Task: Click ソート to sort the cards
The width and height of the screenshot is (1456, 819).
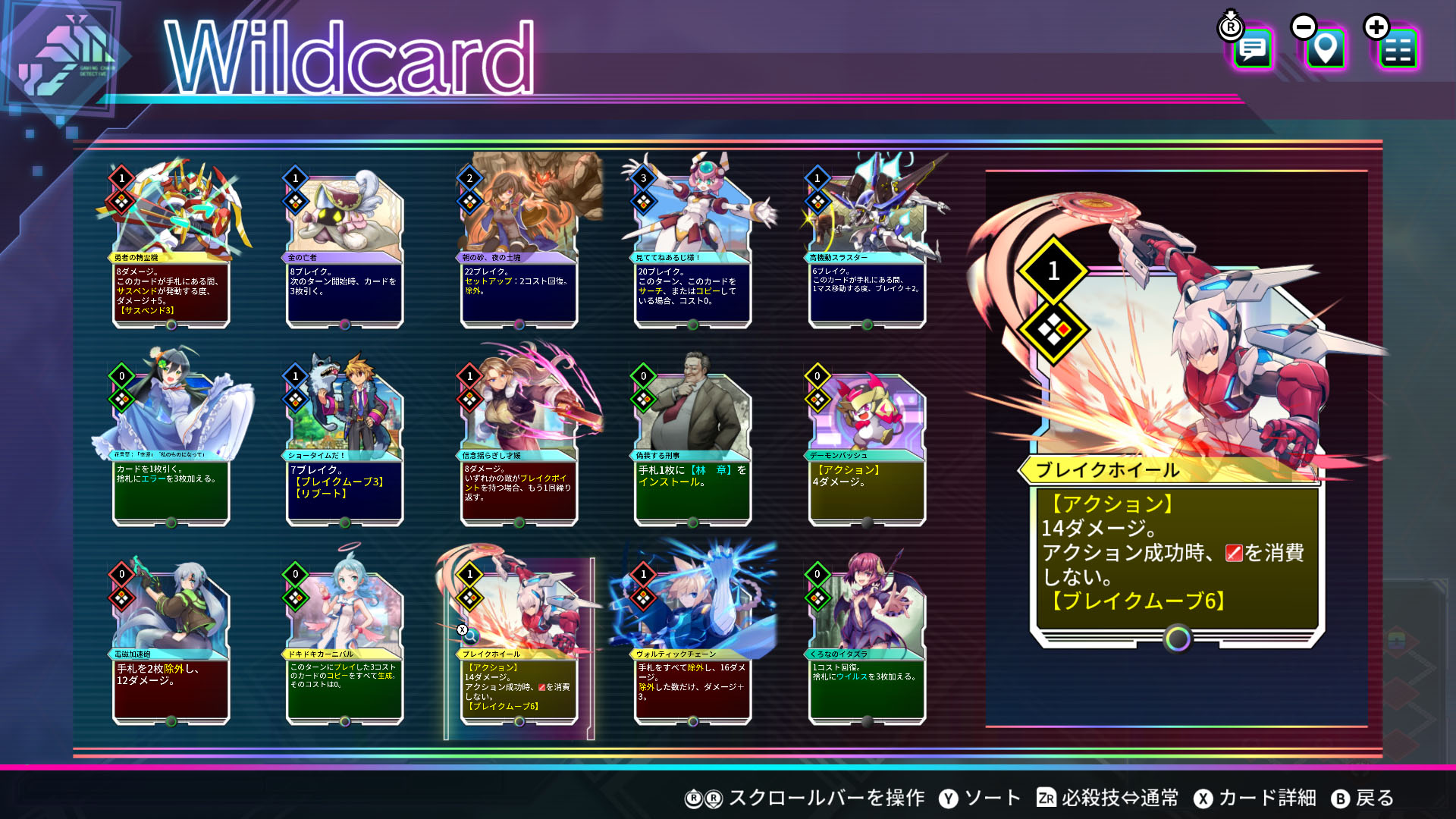Action: (x=993, y=799)
